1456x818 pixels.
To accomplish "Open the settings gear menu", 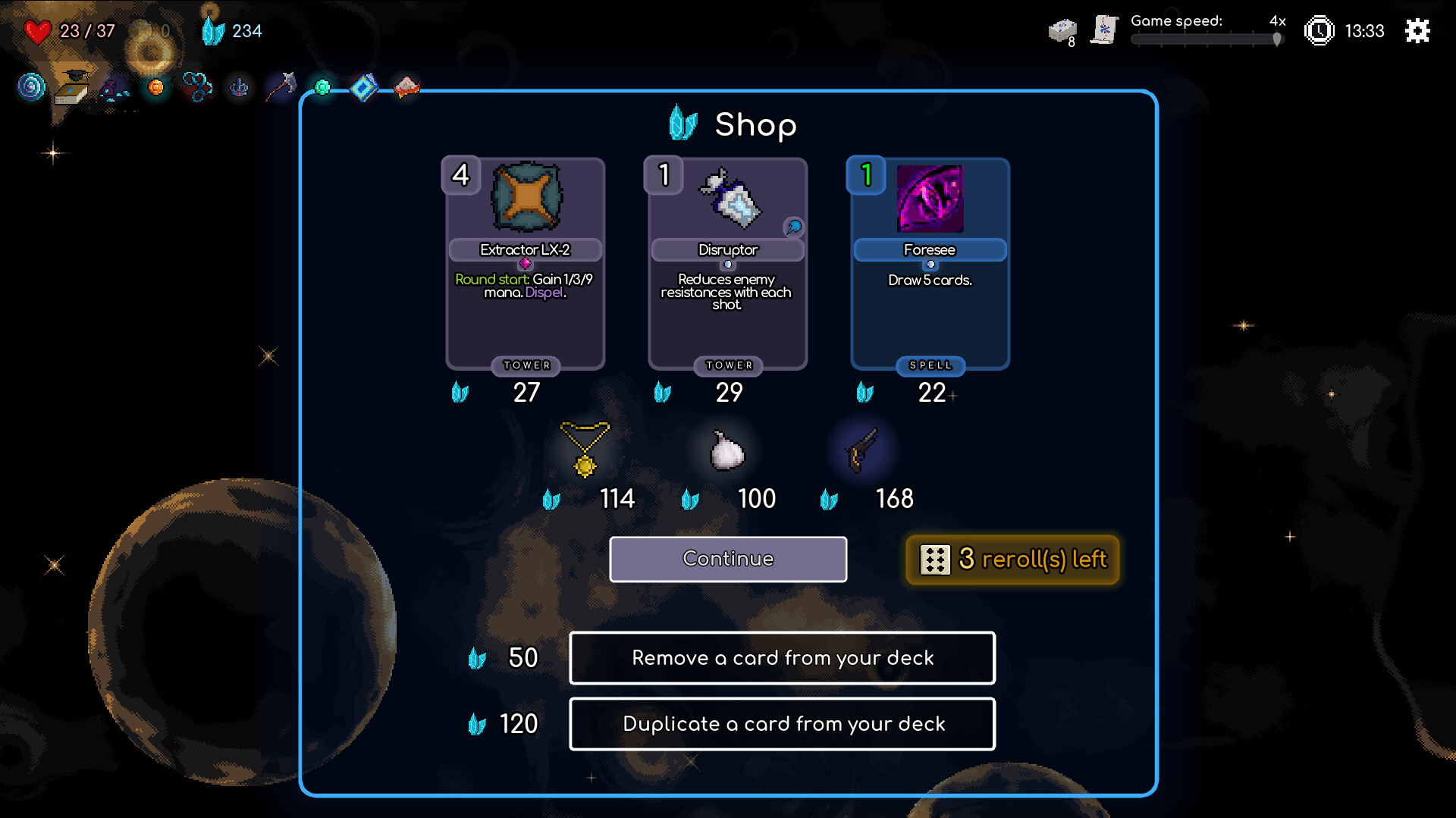I will [1417, 31].
